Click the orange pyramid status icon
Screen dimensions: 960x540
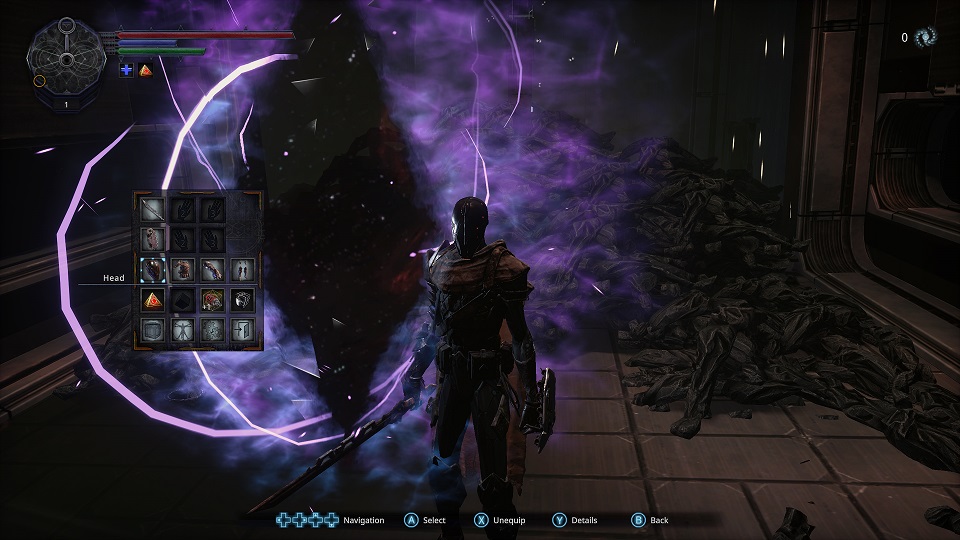click(x=145, y=69)
